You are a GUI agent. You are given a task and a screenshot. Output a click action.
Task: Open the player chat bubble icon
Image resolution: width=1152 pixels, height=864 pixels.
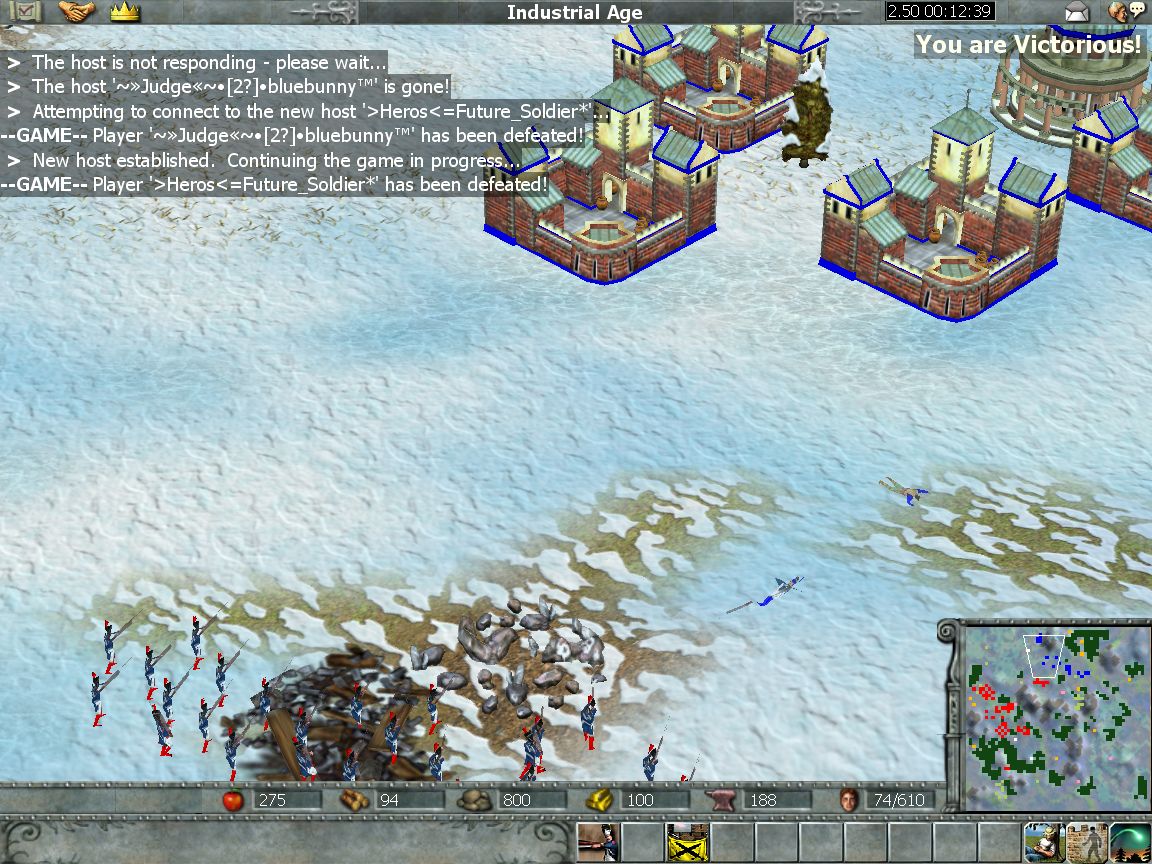point(1126,12)
